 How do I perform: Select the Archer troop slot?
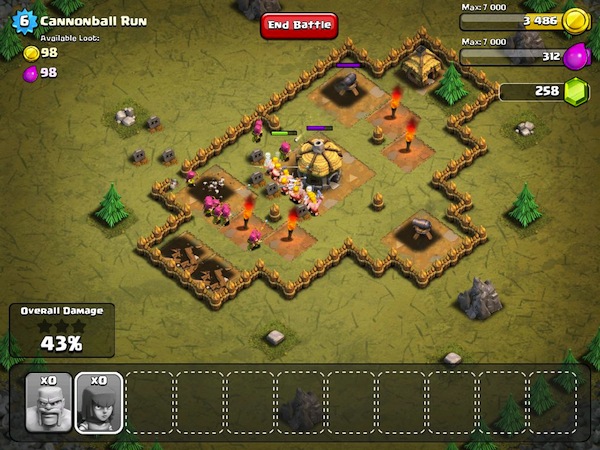[99, 402]
